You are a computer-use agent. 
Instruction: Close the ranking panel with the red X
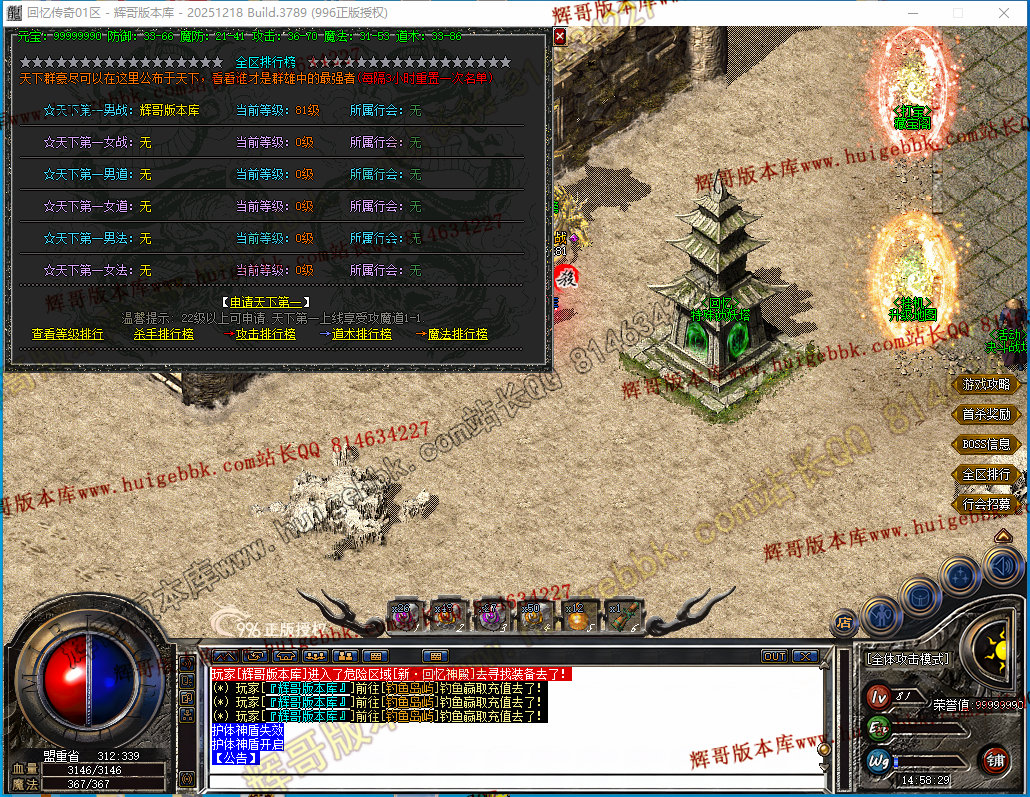560,36
